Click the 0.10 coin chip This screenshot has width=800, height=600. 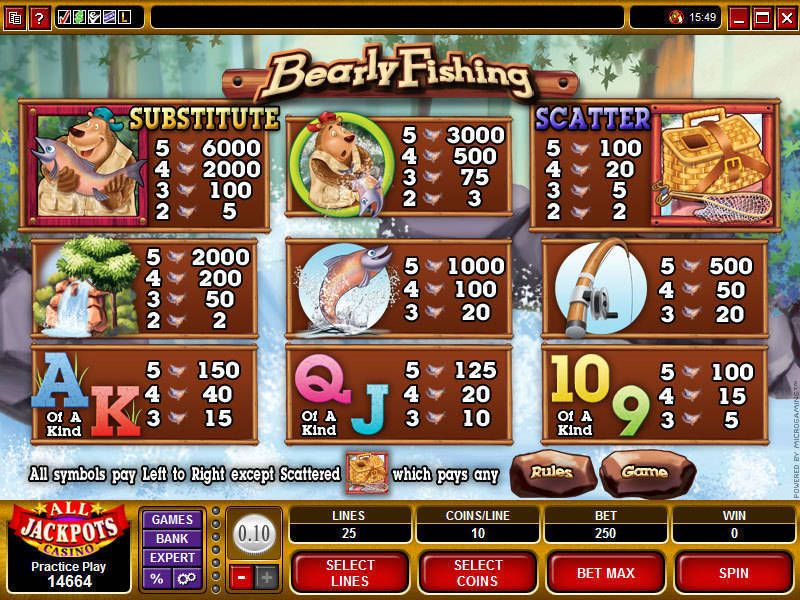point(254,533)
